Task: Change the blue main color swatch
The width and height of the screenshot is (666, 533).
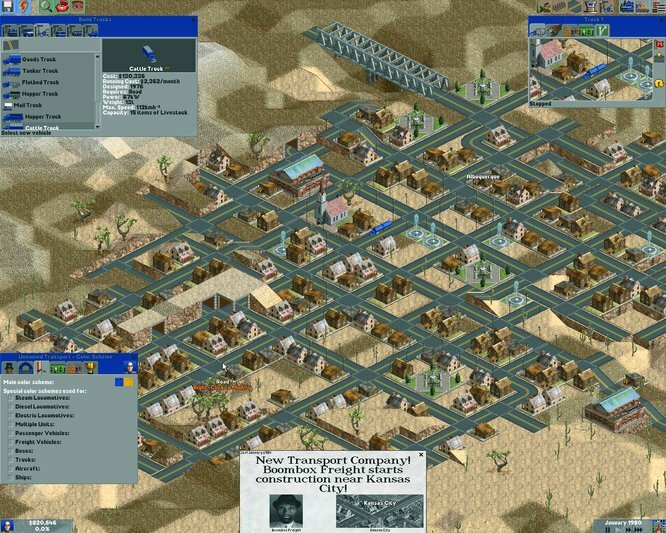Action: click(118, 381)
